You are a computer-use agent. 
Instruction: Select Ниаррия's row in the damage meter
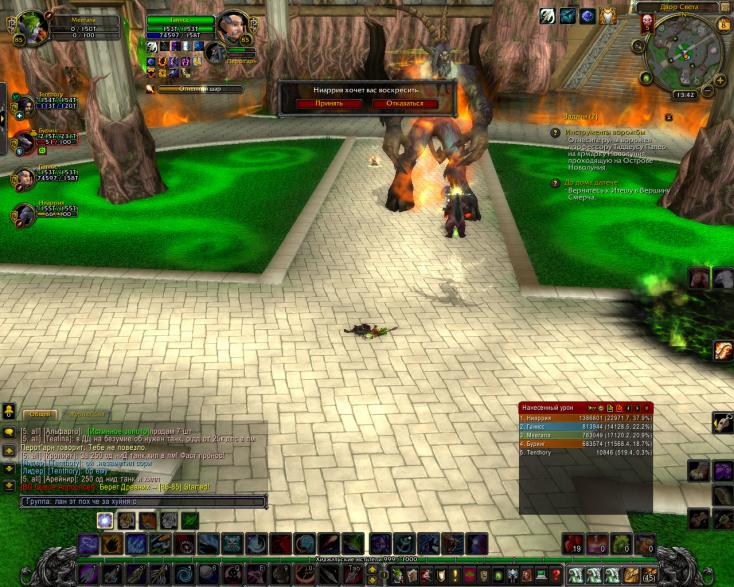pyautogui.click(x=585, y=418)
